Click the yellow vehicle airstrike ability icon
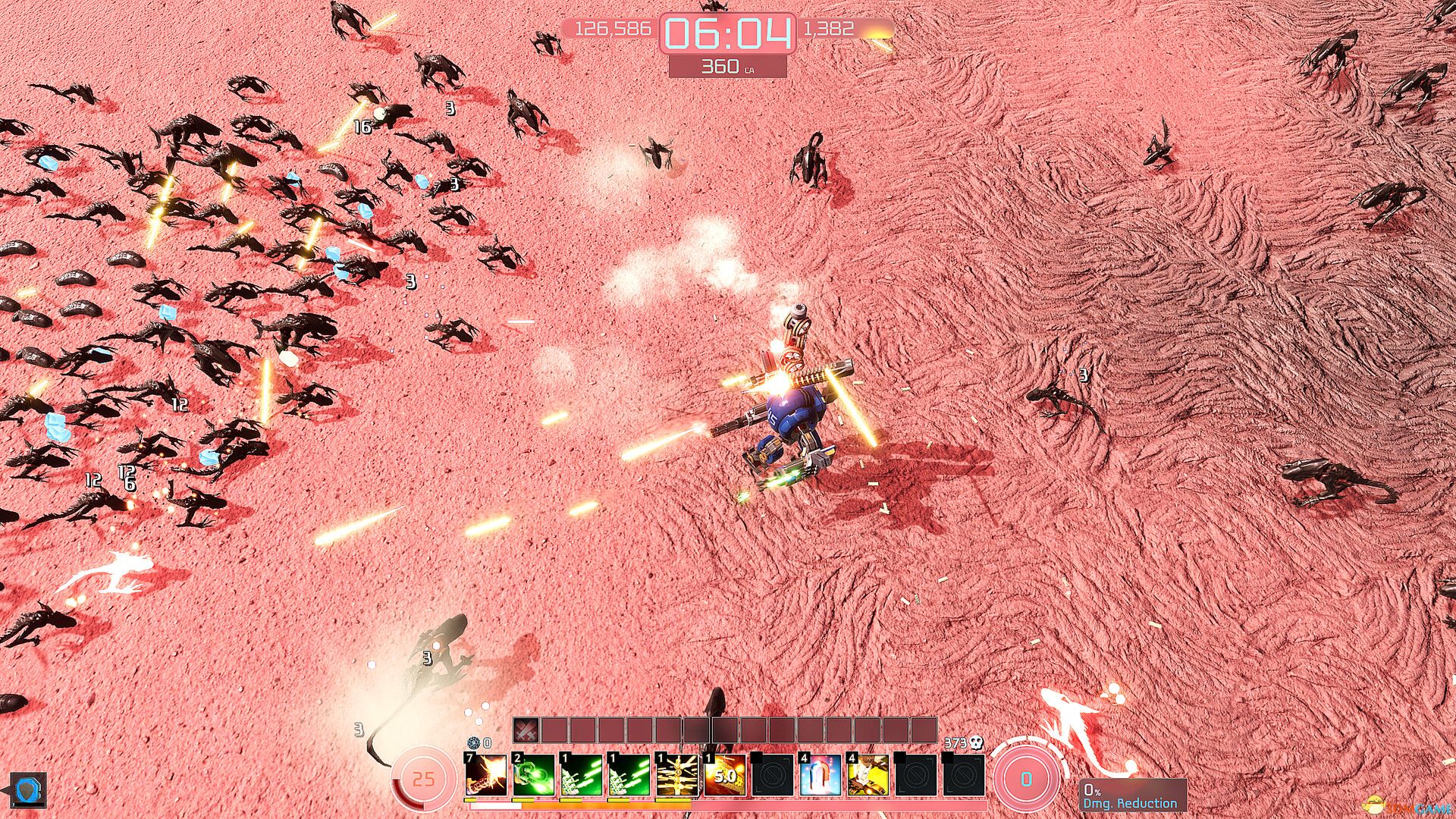The image size is (1456, 819). tap(866, 775)
